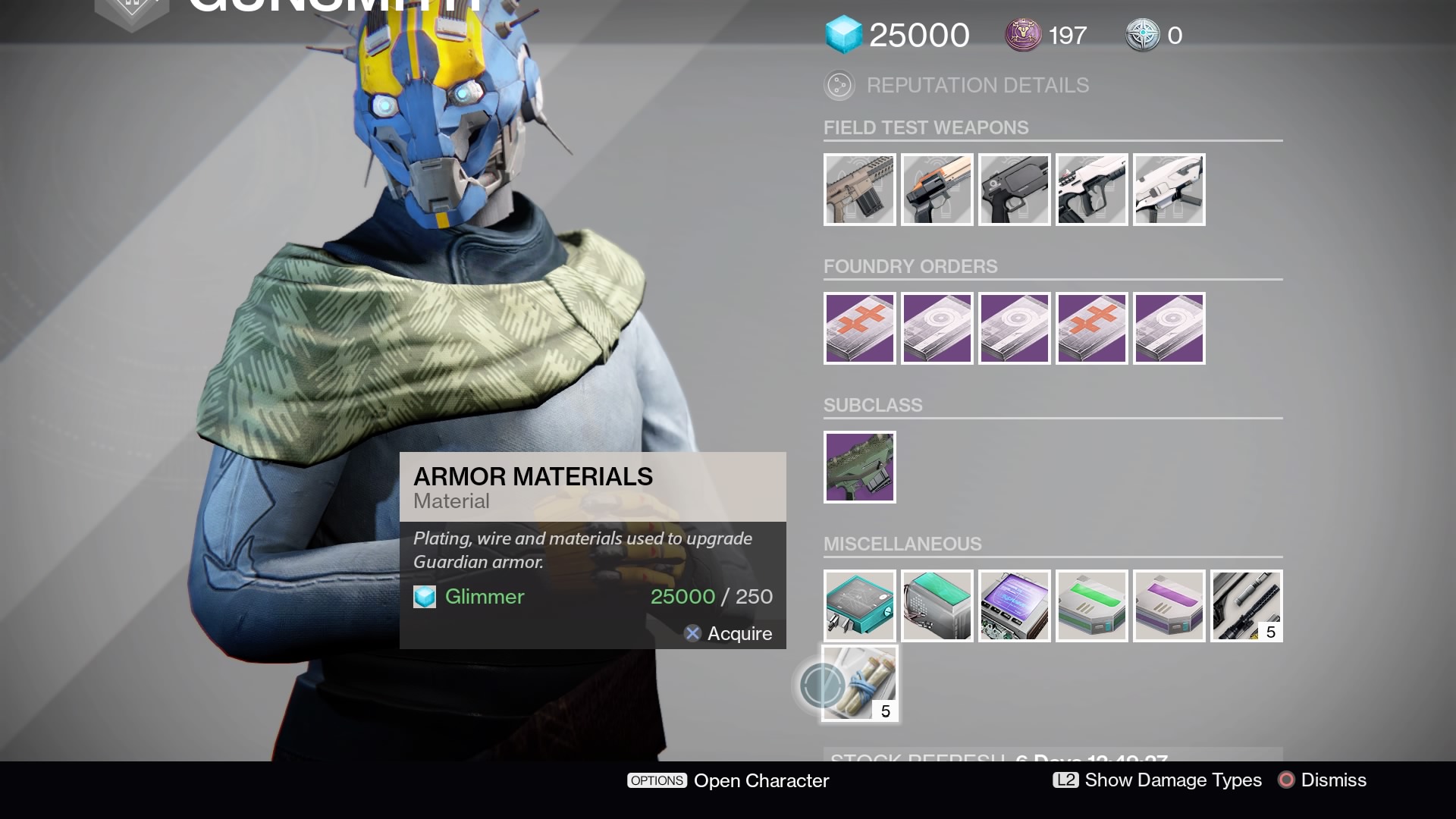The height and width of the screenshot is (819, 1456).
Task: Select the white field test fusion rifle
Action: 1169,190
